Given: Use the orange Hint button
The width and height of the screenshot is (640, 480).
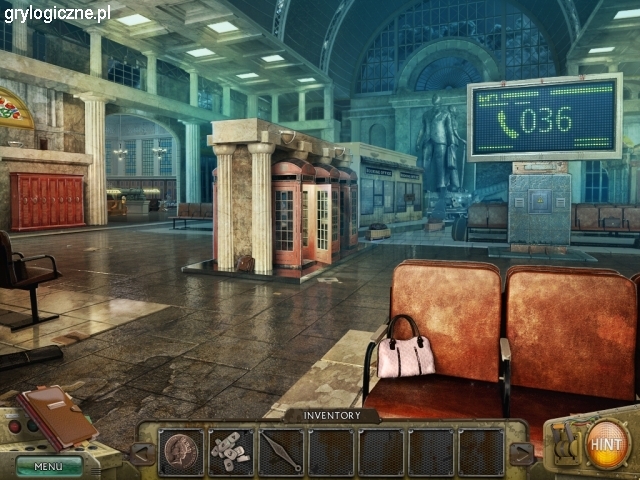Looking at the screenshot, I should click(x=606, y=442).
